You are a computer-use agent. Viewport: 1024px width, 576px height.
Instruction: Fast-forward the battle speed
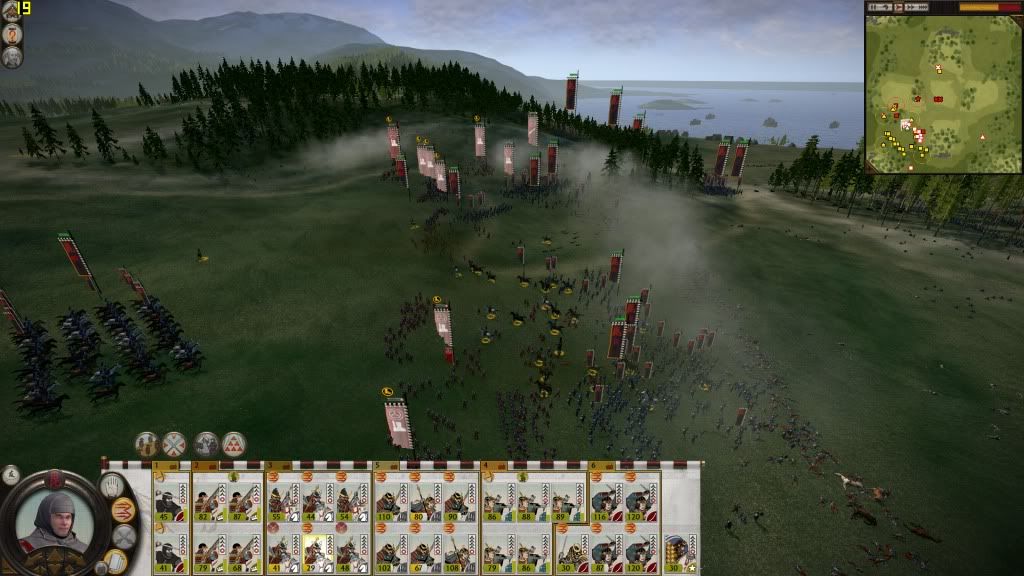pos(911,7)
